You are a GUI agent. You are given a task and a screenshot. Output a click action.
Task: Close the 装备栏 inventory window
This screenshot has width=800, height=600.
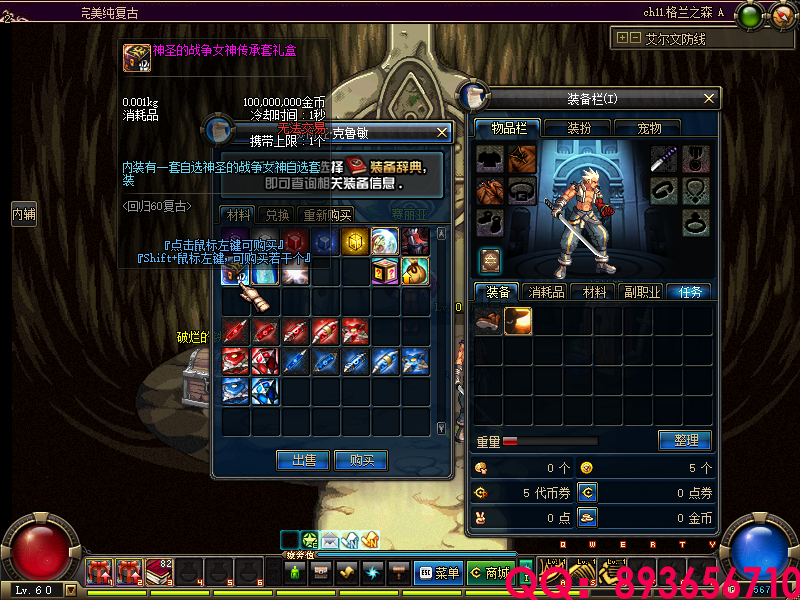coord(710,98)
